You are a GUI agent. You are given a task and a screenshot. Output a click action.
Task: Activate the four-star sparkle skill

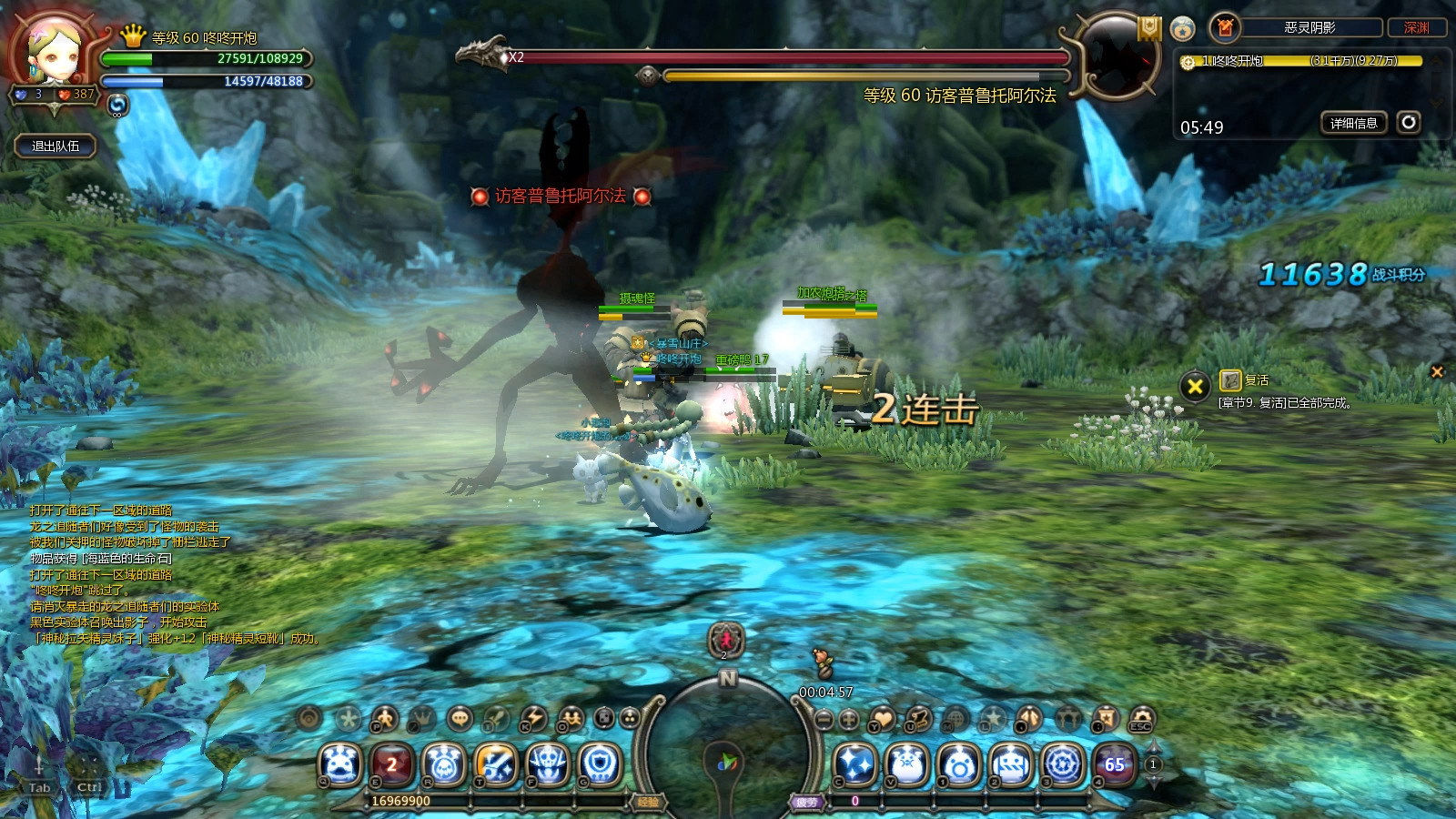(x=855, y=764)
